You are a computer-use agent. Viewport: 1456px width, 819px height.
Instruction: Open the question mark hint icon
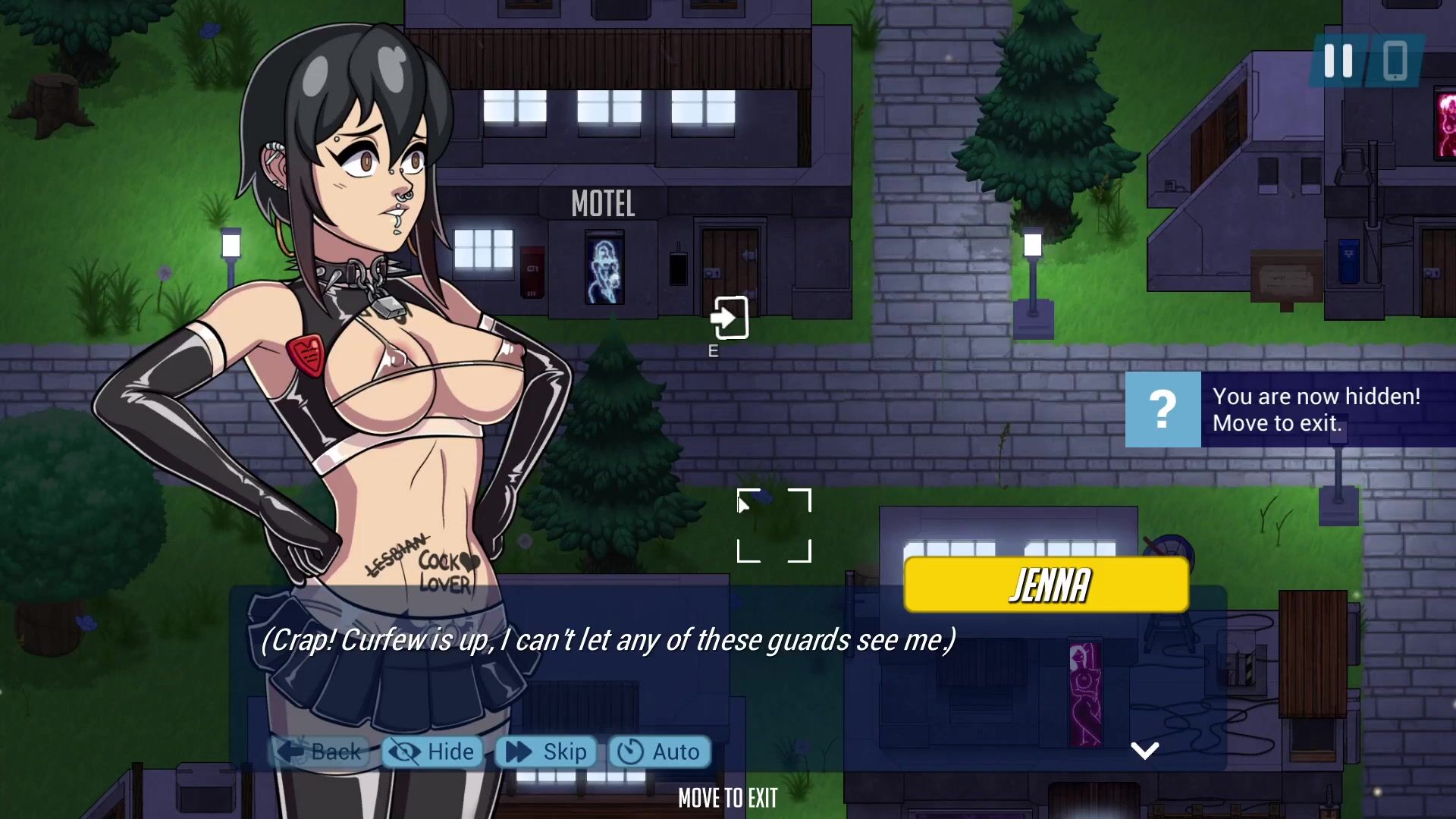pos(1163,409)
